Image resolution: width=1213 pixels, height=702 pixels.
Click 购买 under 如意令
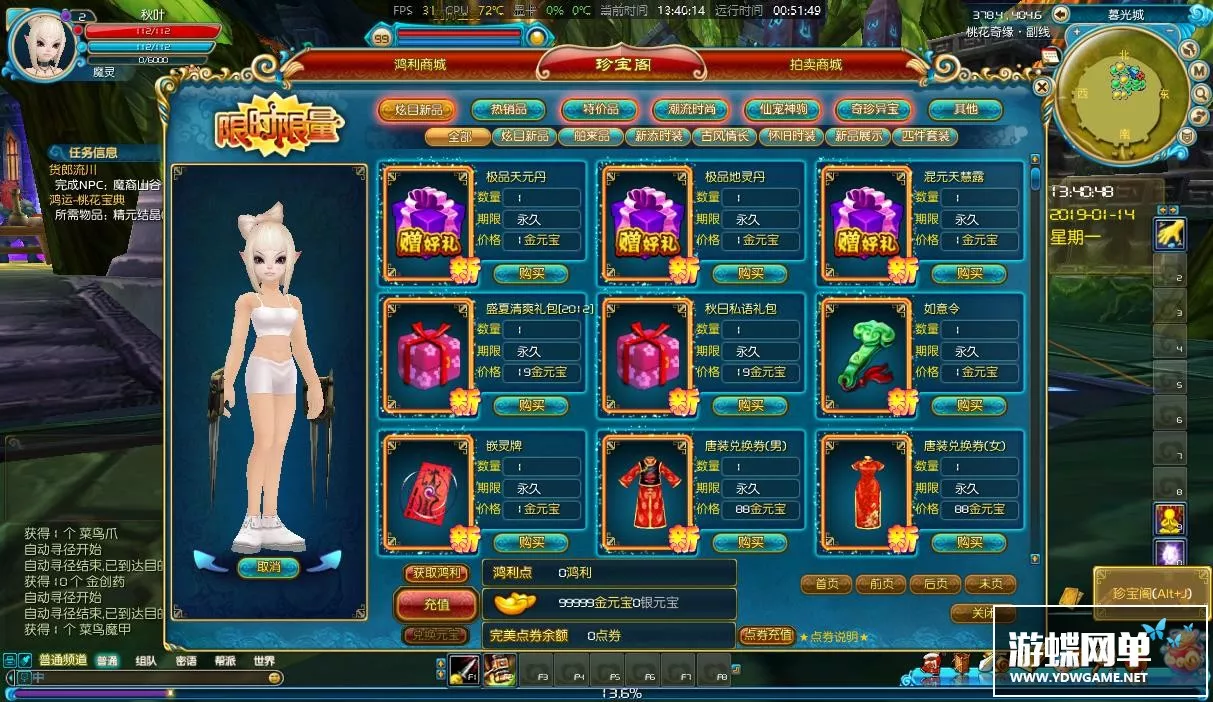pyautogui.click(x=969, y=405)
